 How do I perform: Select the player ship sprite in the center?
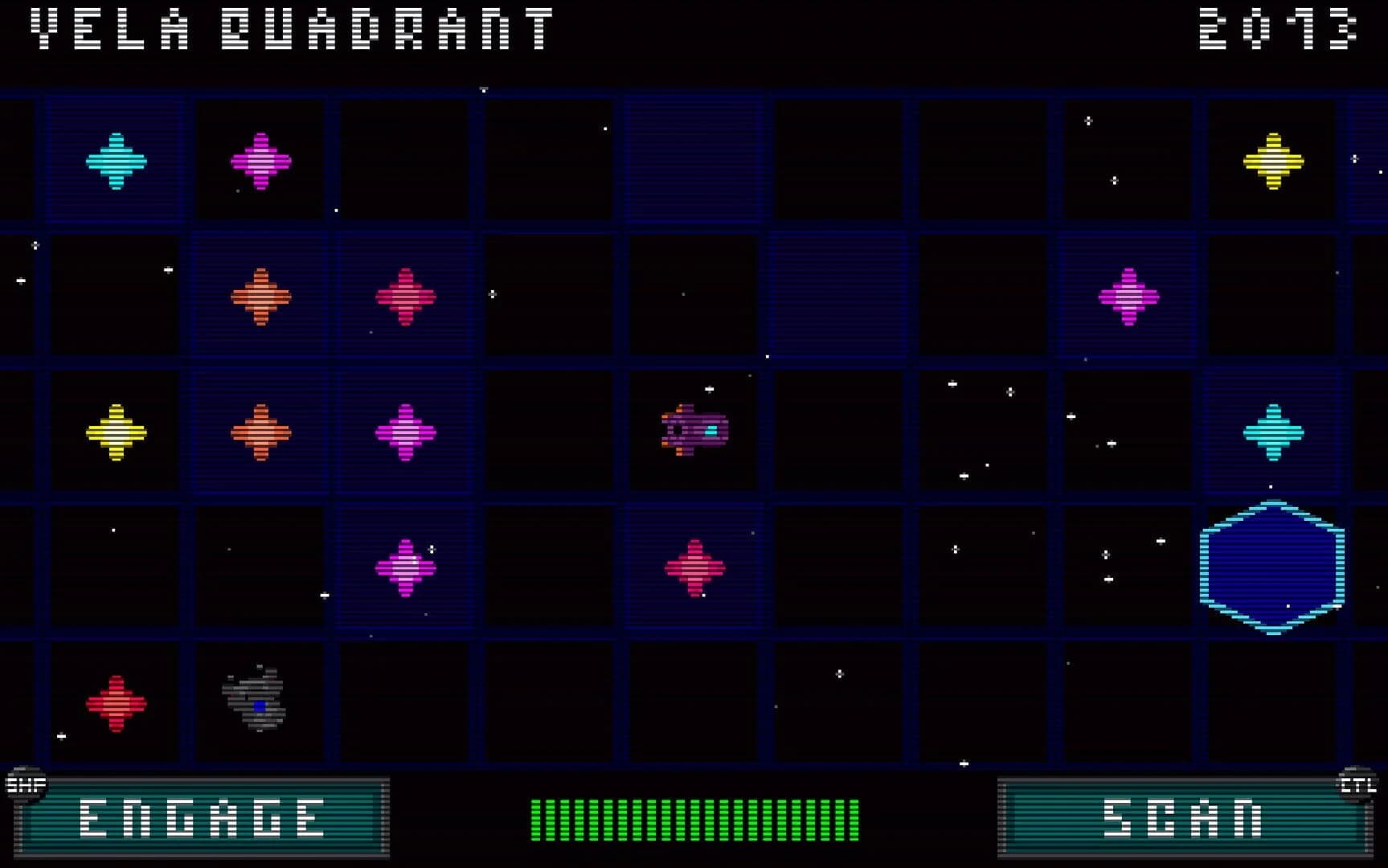point(695,430)
